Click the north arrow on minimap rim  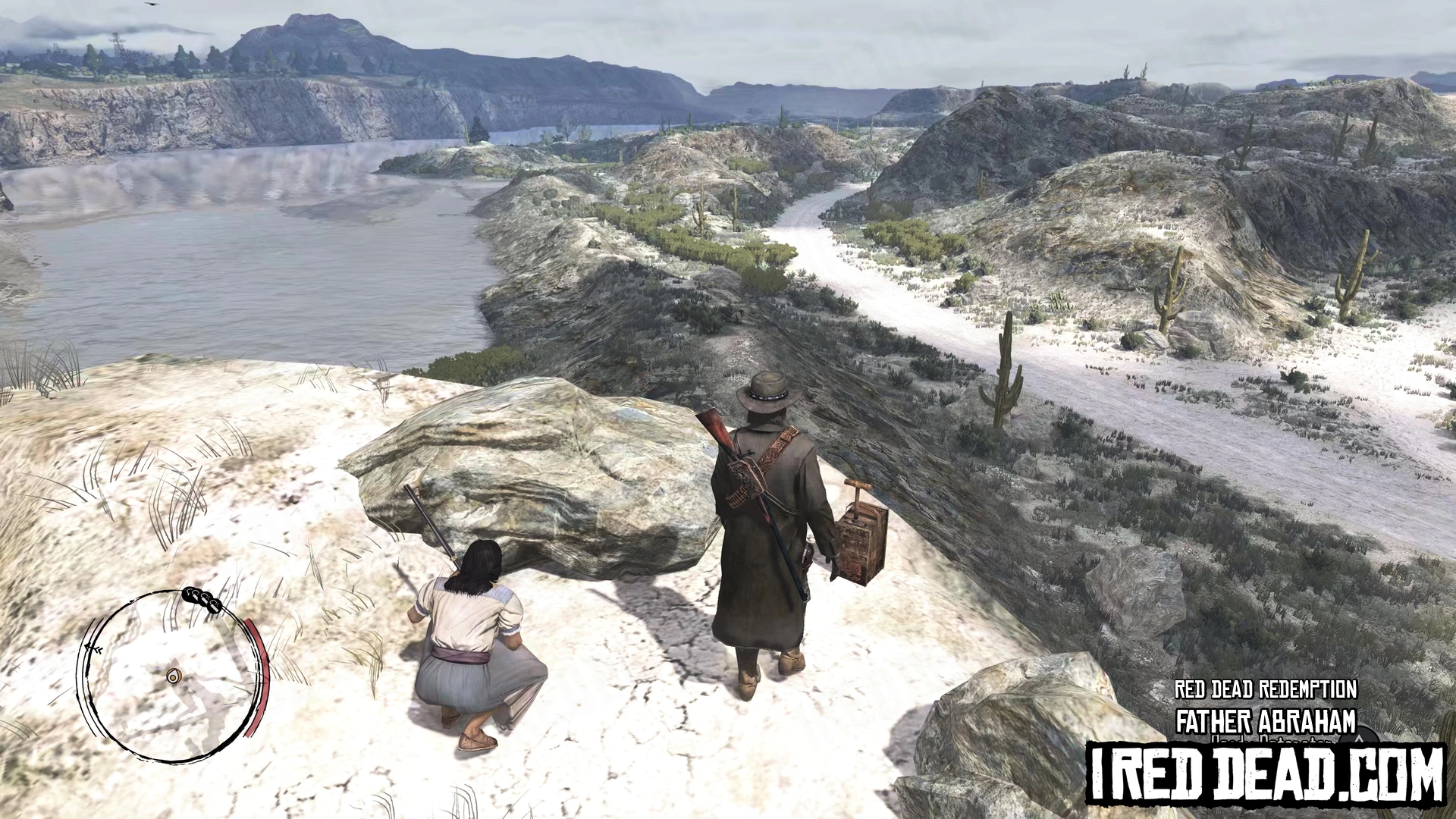[x=95, y=648]
